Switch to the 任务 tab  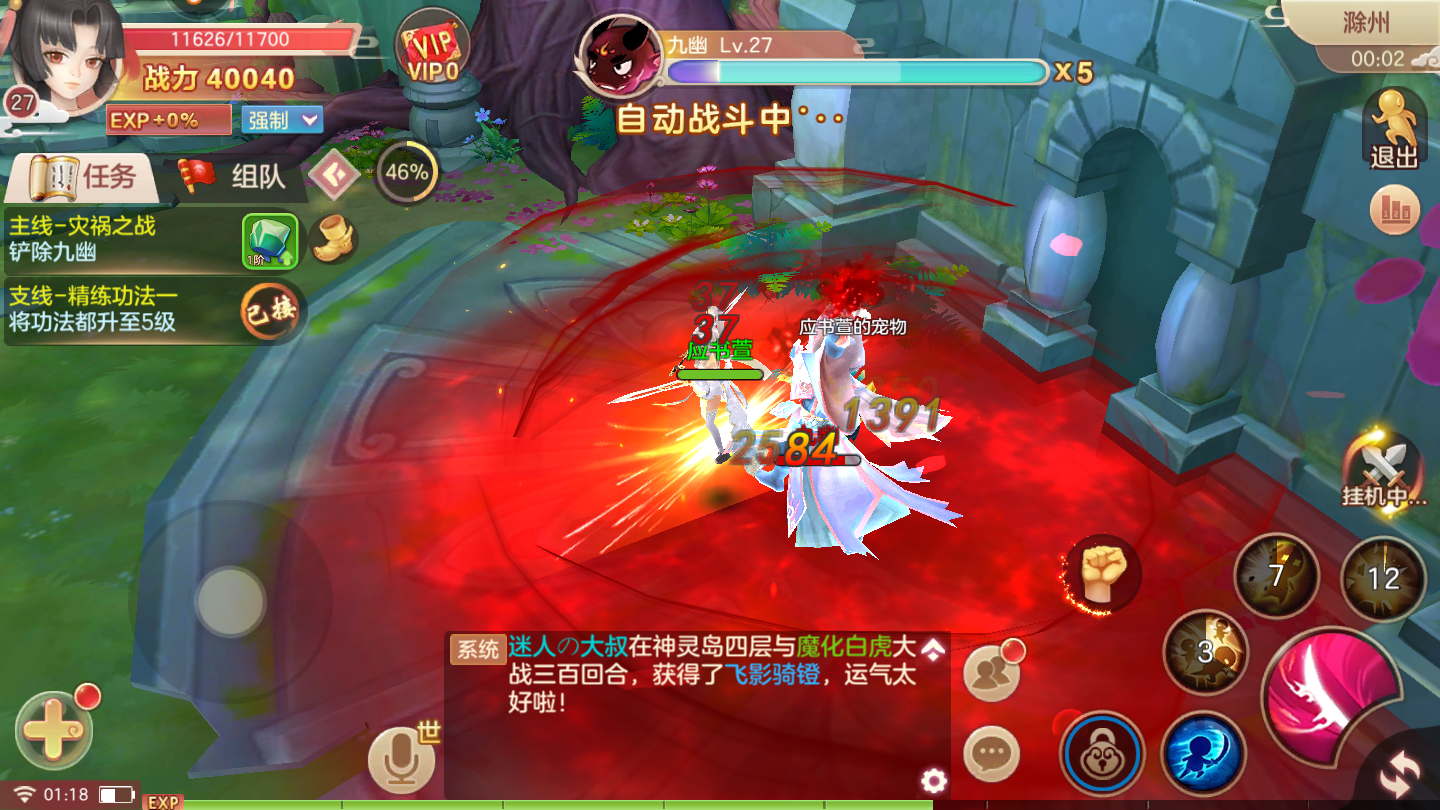[x=84, y=178]
